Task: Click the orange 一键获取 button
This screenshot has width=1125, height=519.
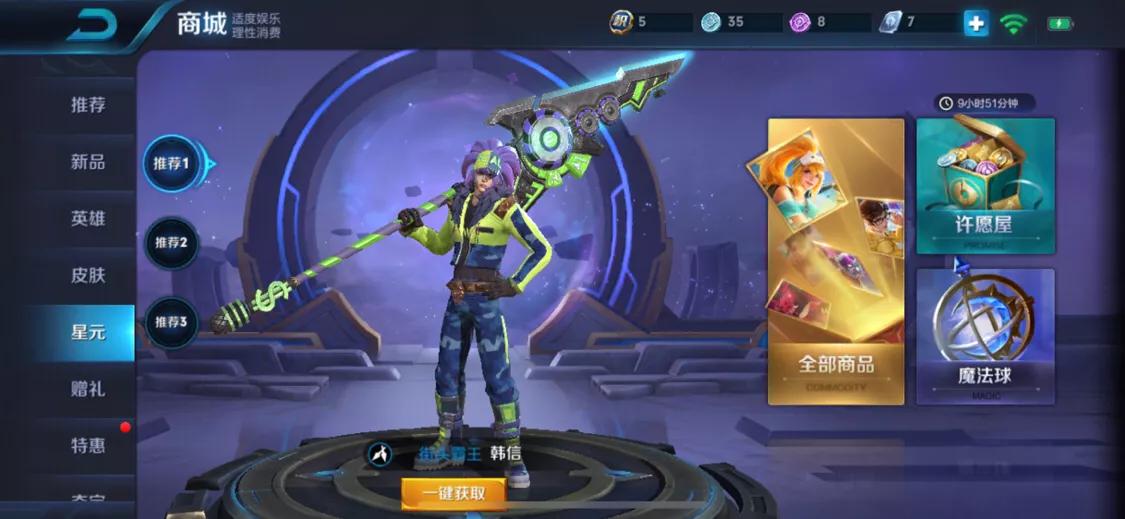Action: click(x=453, y=492)
